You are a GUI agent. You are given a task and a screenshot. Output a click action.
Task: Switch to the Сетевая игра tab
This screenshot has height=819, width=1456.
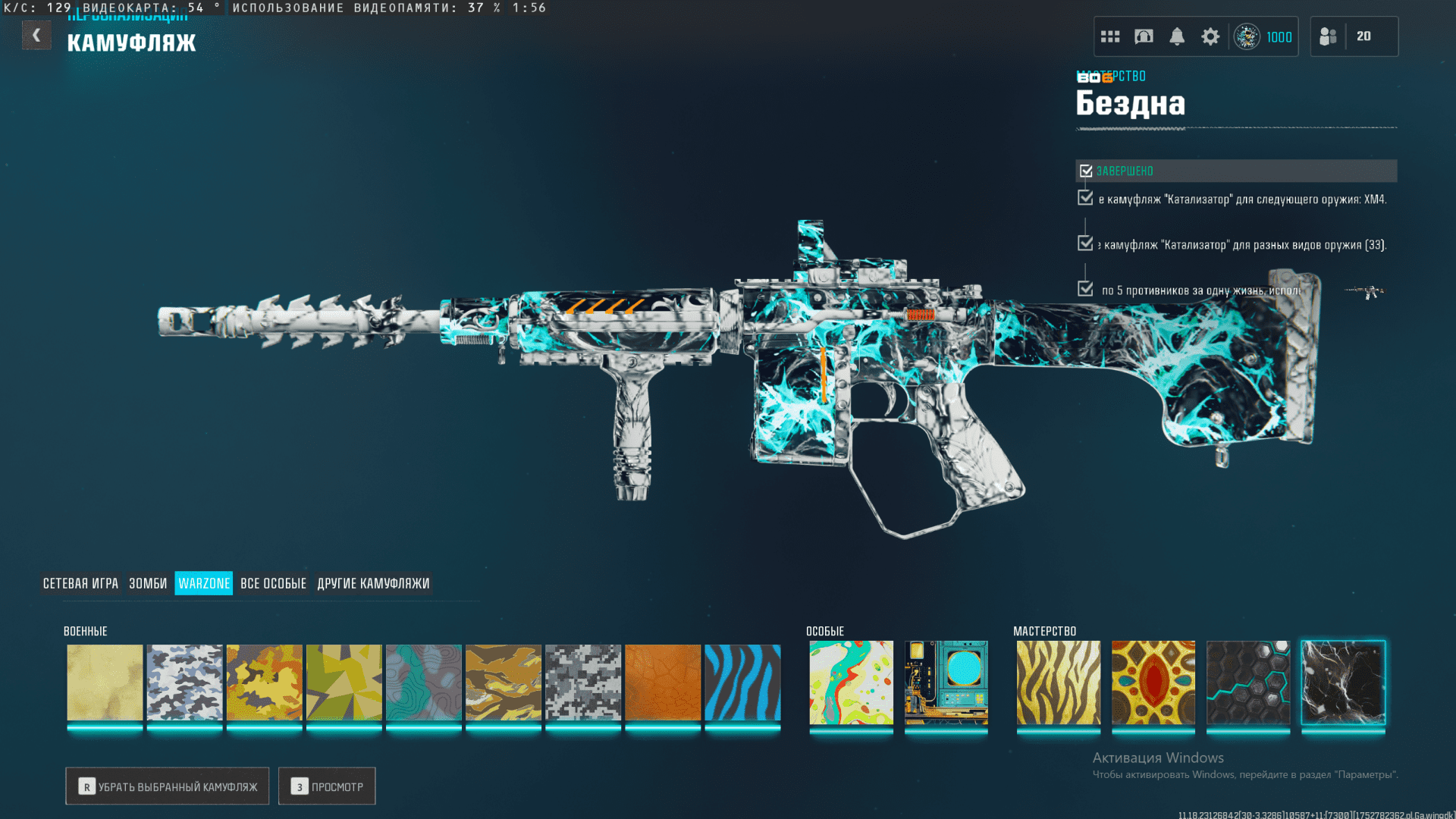(x=80, y=583)
